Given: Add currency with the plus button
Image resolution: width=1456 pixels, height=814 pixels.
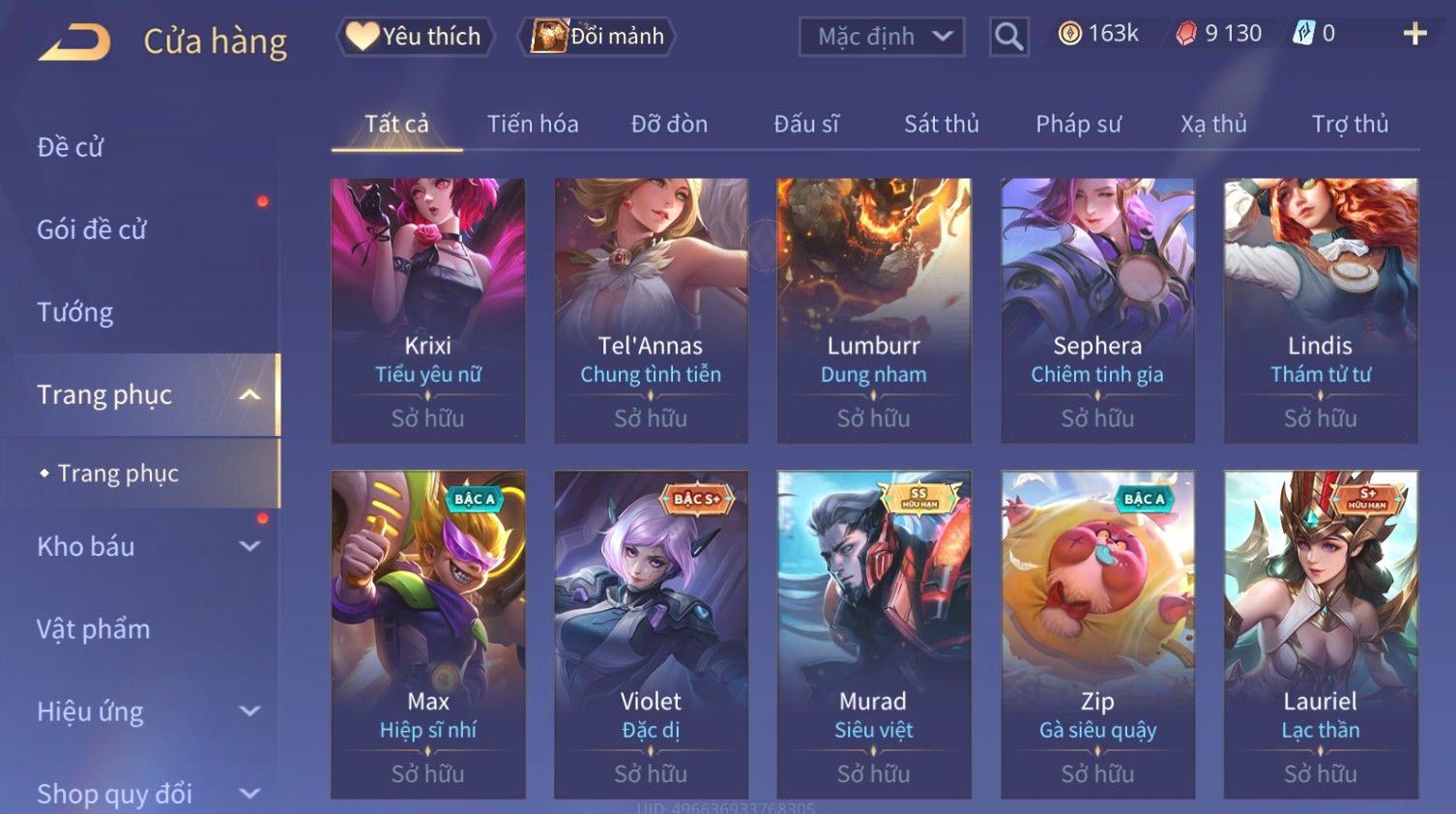Looking at the screenshot, I should (1414, 34).
